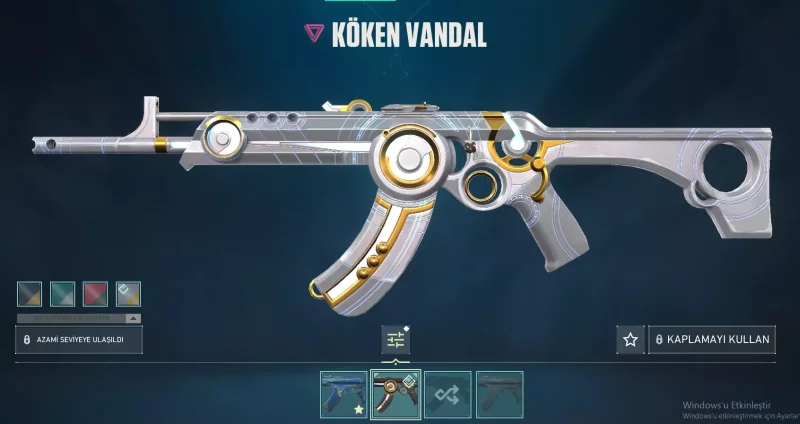Switch to the teal-green color variant
The width and height of the screenshot is (800, 424).
click(x=62, y=294)
